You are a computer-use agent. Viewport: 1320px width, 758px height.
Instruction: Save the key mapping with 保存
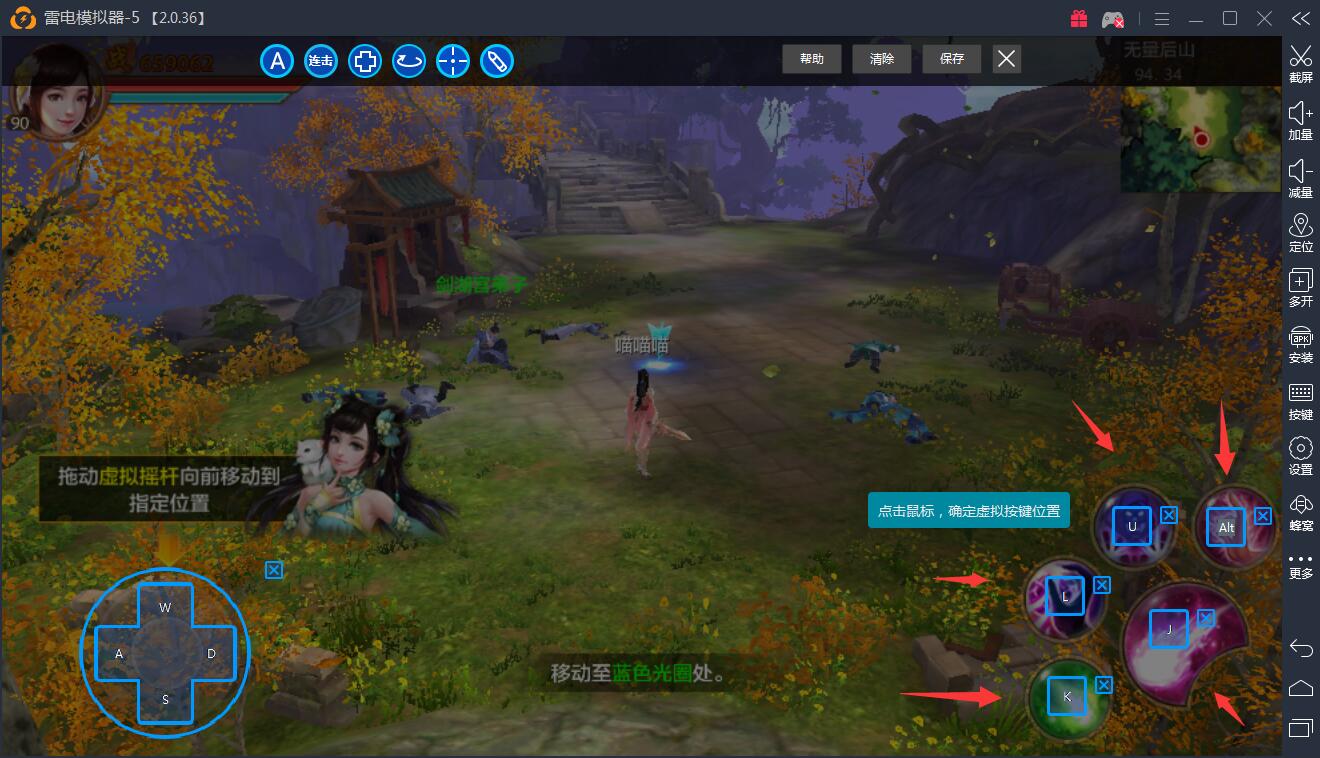pos(952,59)
